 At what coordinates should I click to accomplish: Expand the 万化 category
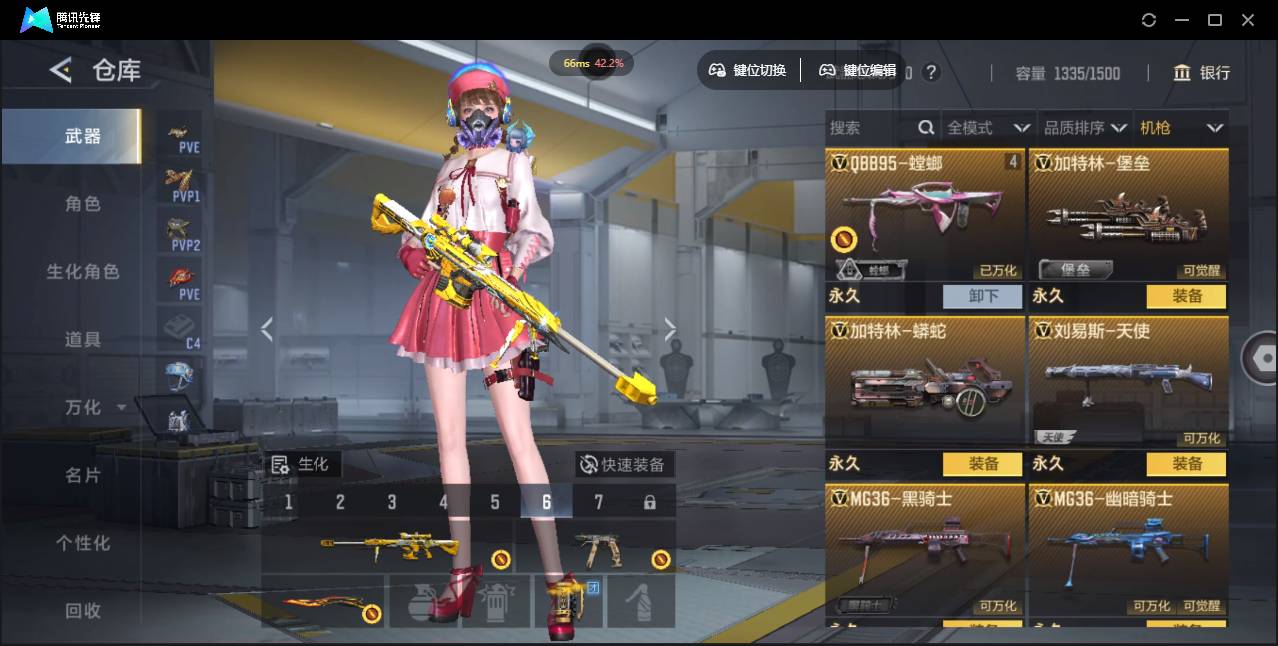[x=95, y=408]
